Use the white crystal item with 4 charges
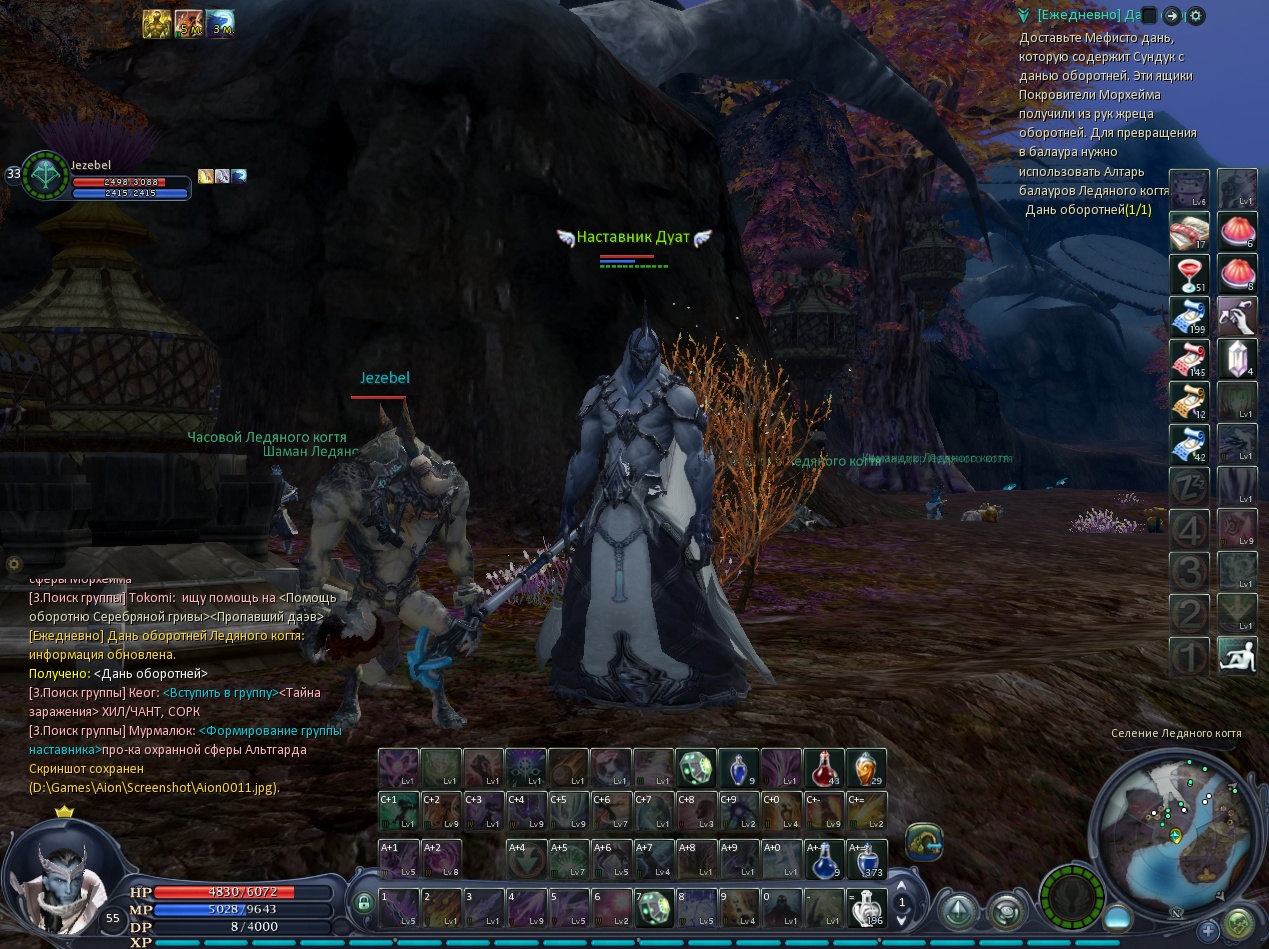The image size is (1269, 949). coord(1237,359)
